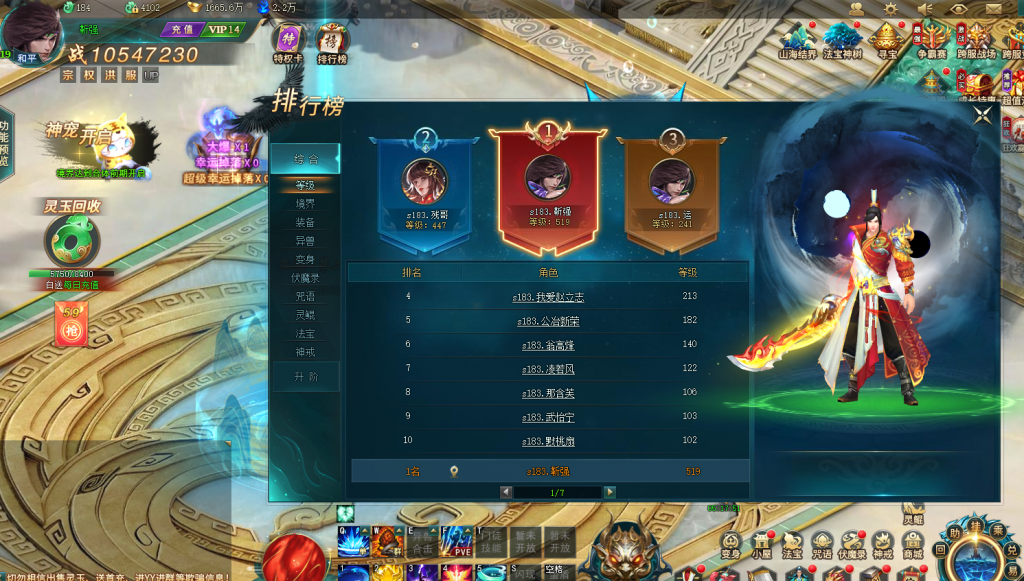Open the 伏魔录 icon in bottom bar
This screenshot has height=581, width=1024.
click(x=852, y=543)
